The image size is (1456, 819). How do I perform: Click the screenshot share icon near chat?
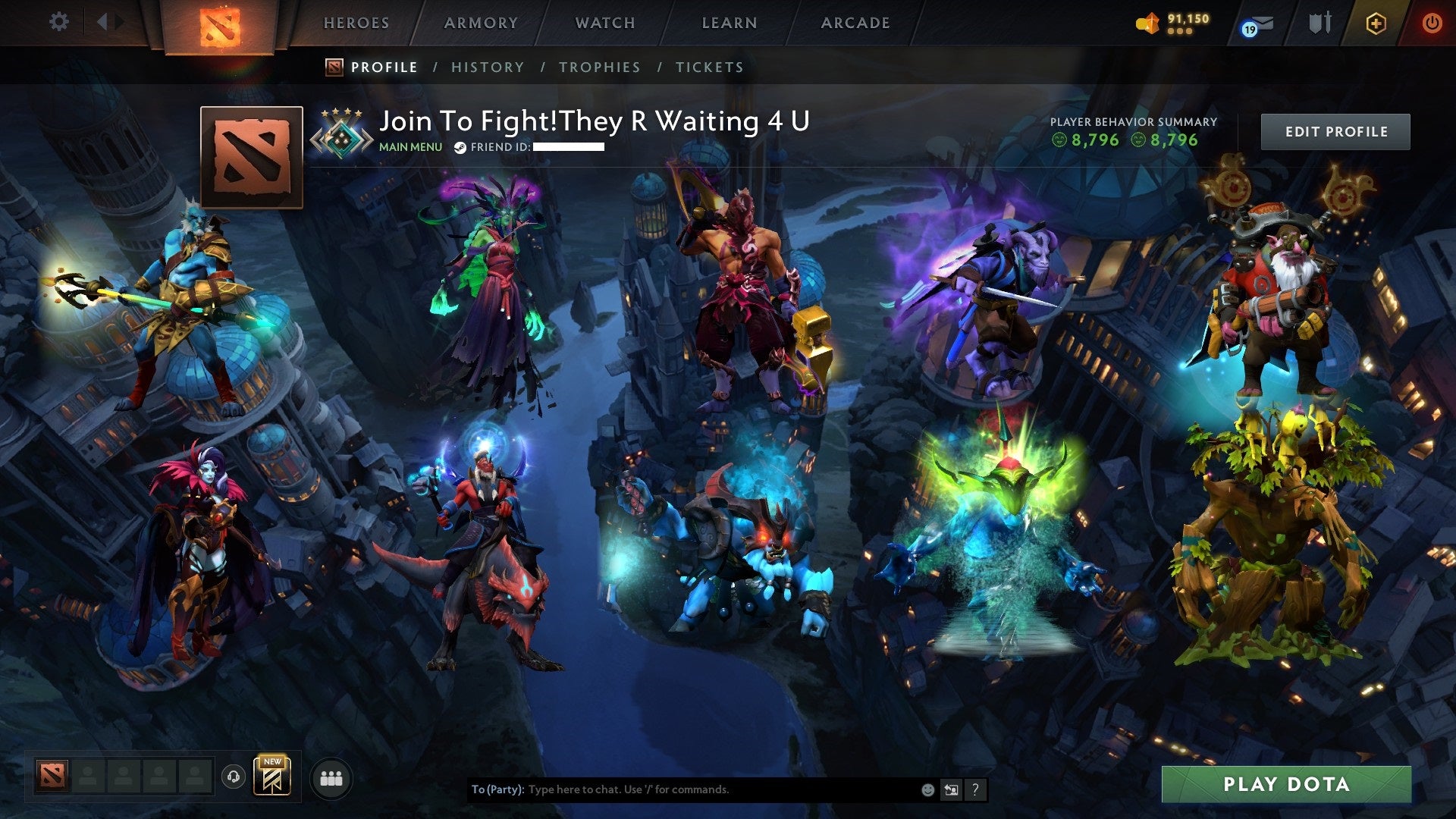click(951, 789)
